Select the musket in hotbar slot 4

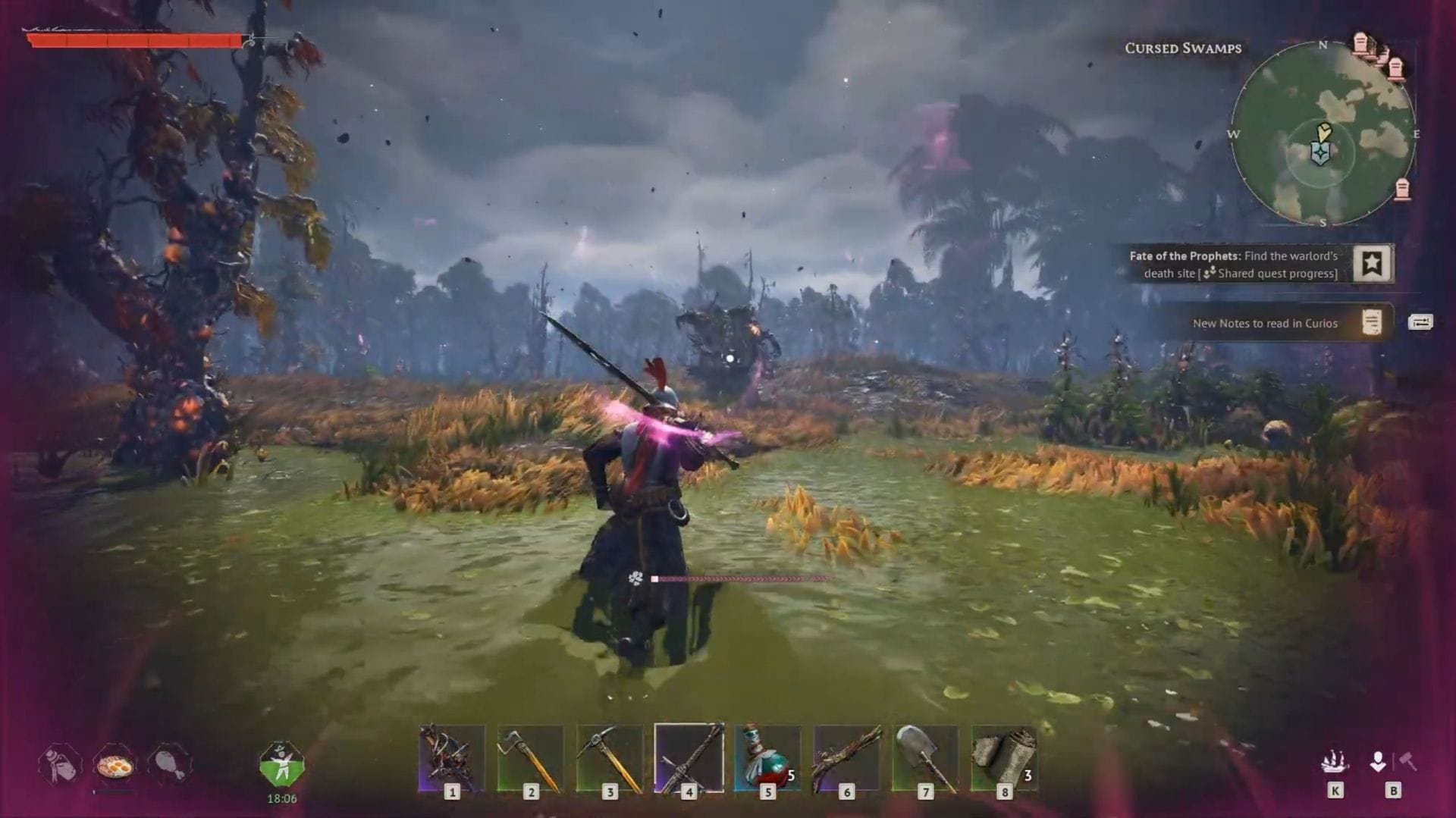click(x=690, y=758)
